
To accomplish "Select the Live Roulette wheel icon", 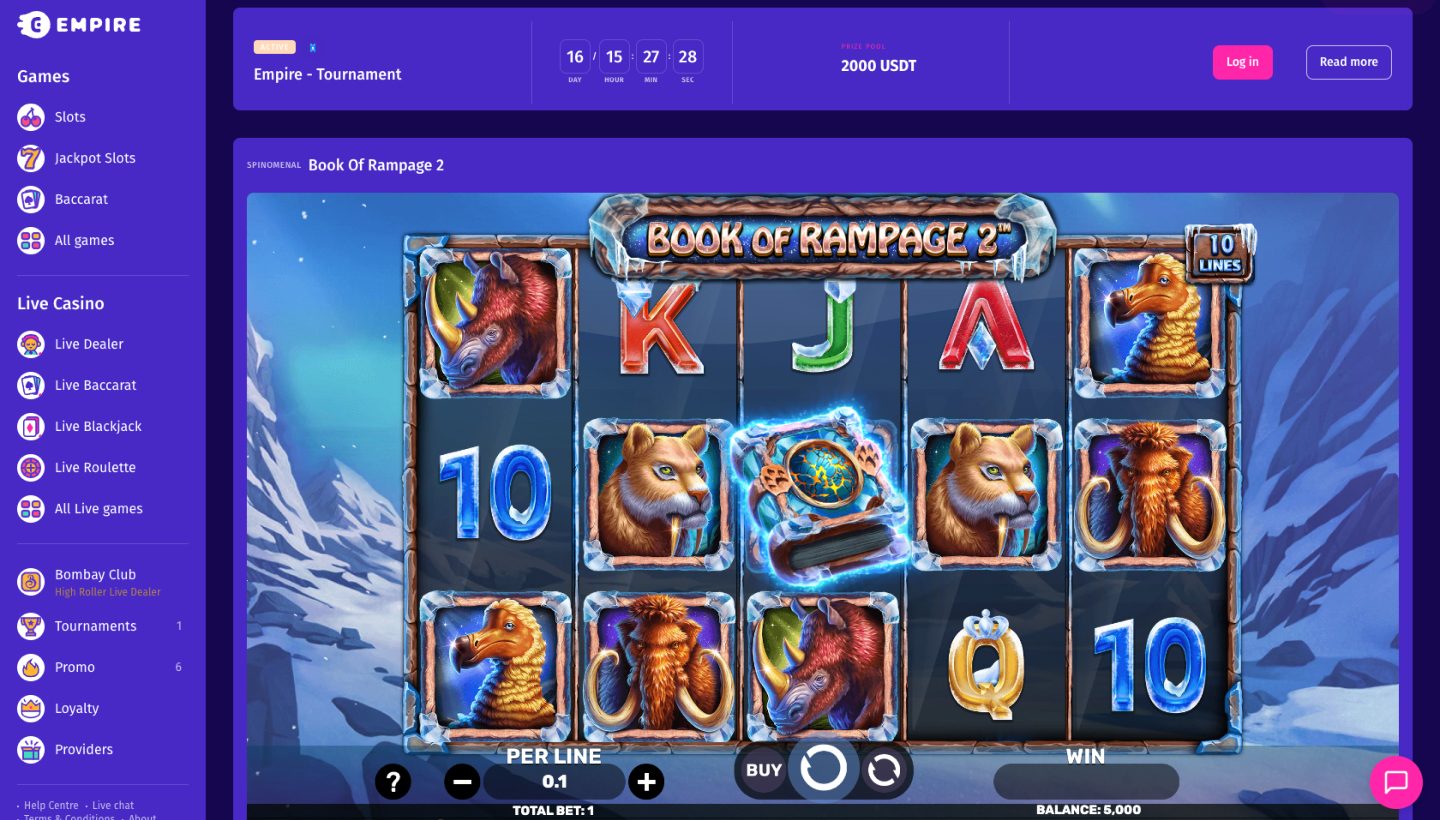I will [30, 467].
